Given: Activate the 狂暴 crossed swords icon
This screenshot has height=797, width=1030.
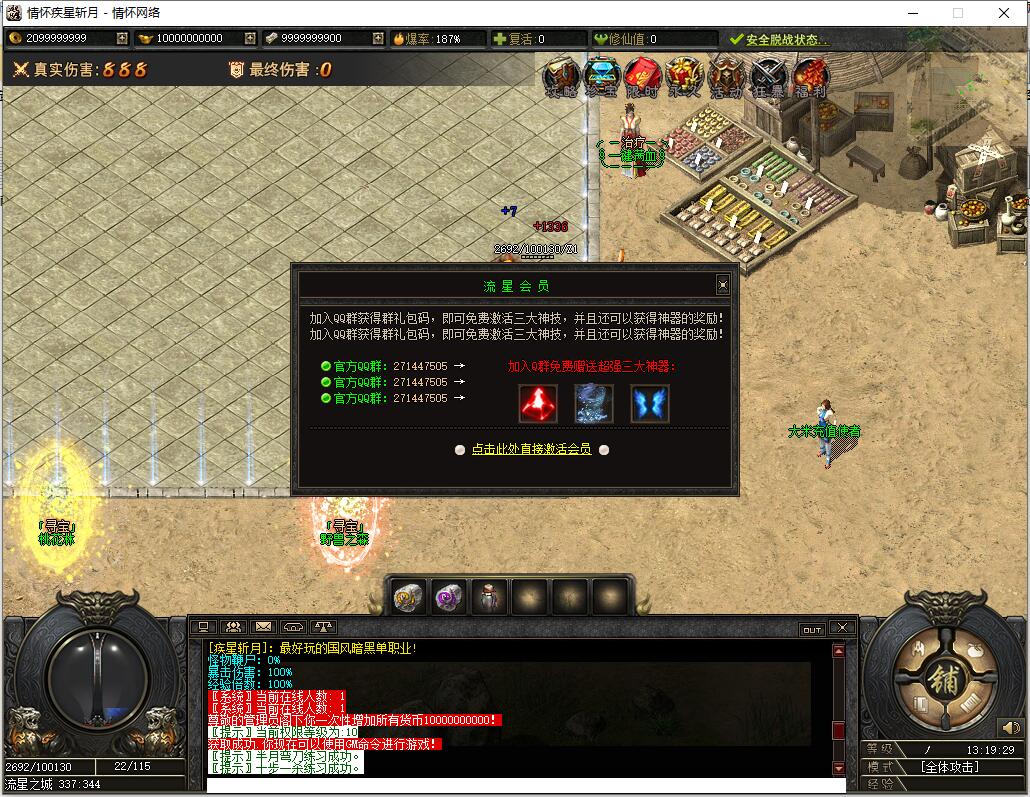Looking at the screenshot, I should [769, 78].
